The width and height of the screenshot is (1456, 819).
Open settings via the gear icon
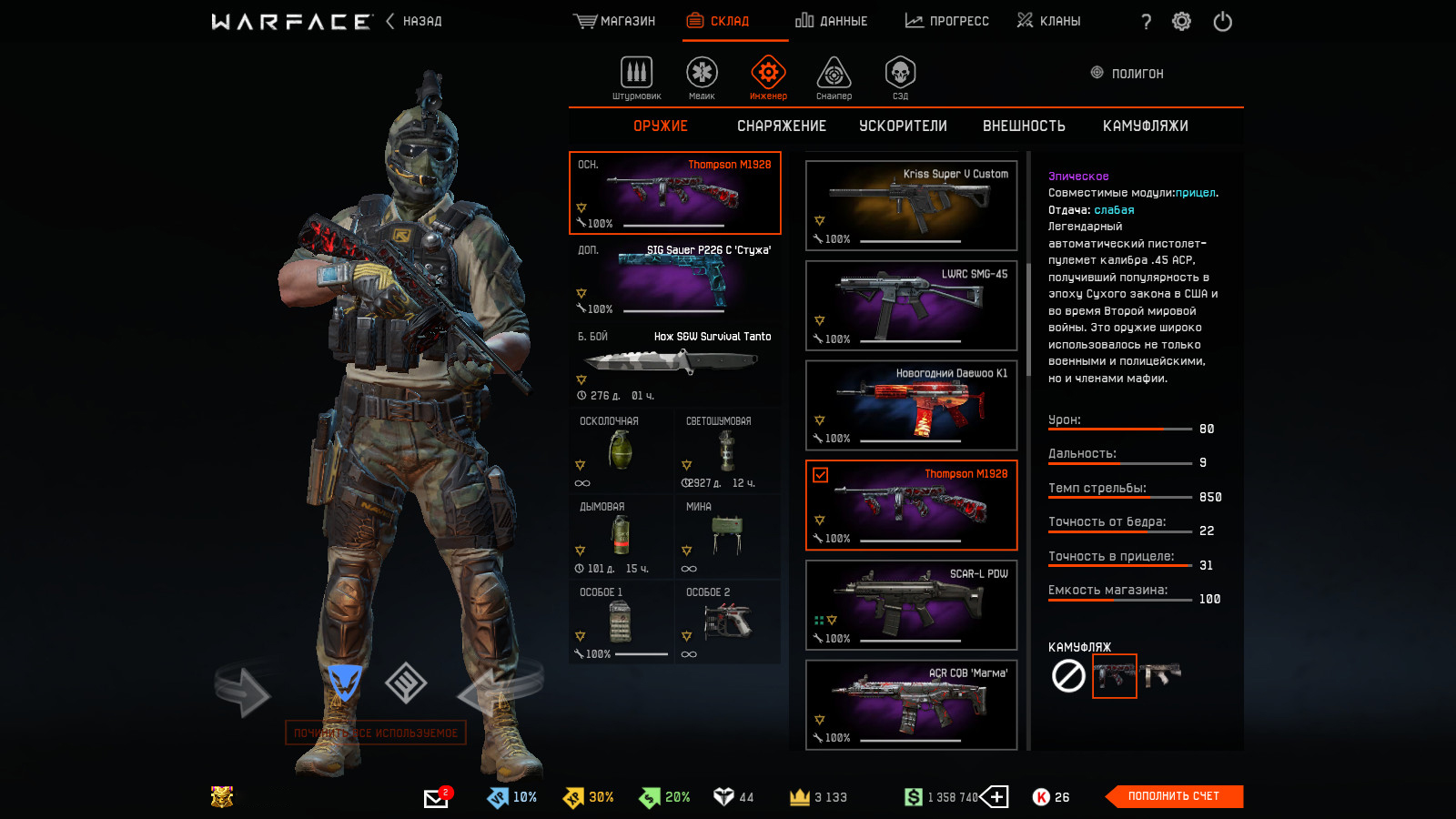point(1181,21)
